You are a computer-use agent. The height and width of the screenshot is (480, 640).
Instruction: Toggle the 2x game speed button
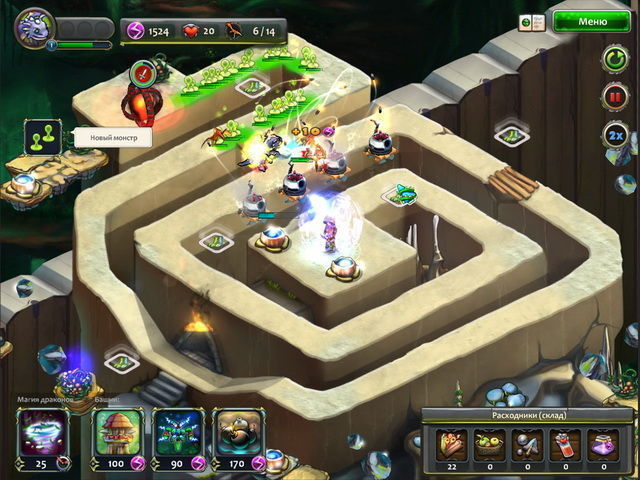point(615,134)
